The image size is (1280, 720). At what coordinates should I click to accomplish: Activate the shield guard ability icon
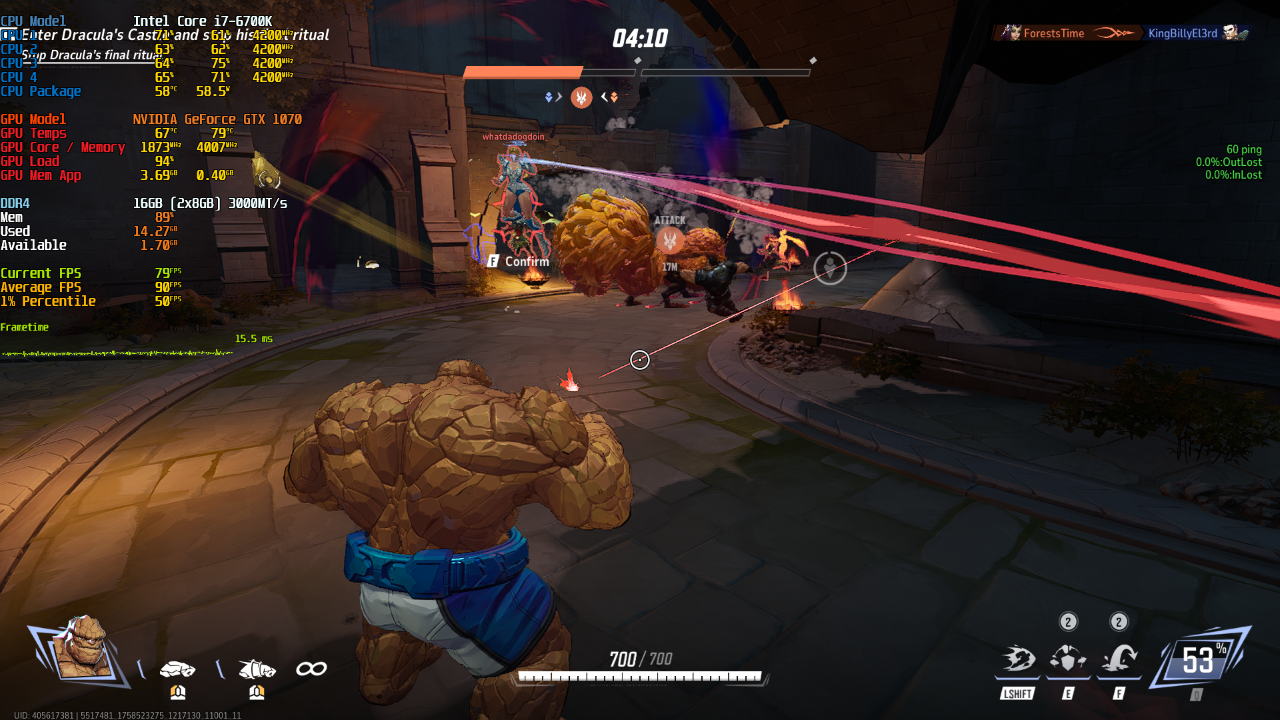click(1068, 659)
